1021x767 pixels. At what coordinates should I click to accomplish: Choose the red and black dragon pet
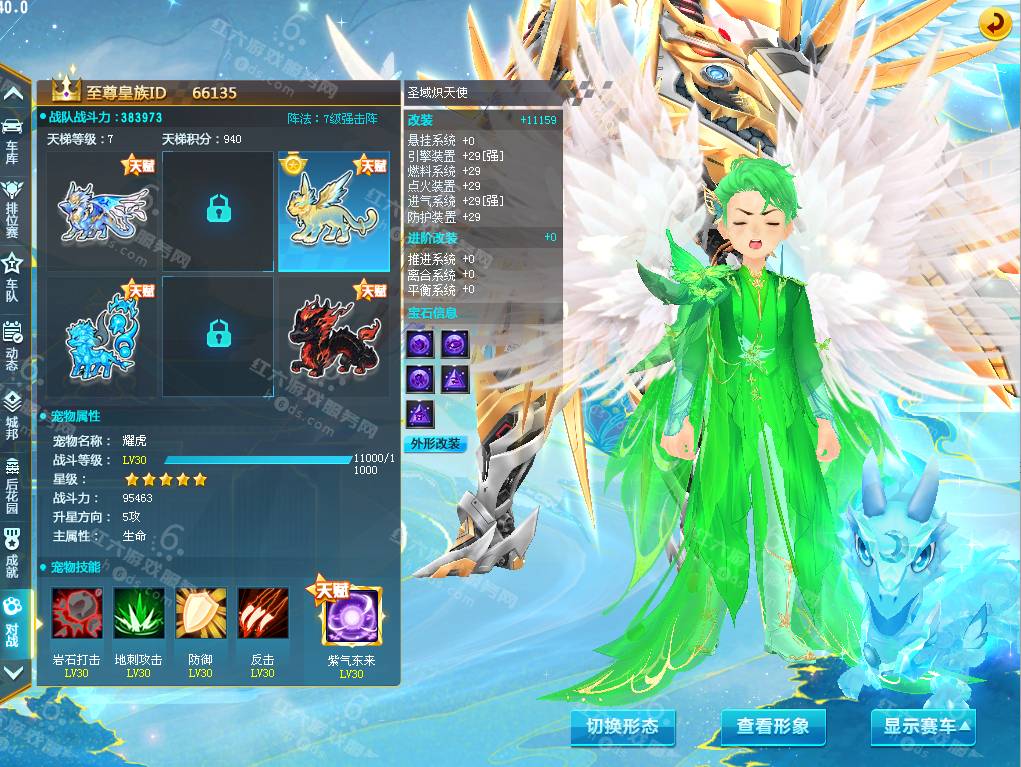[x=333, y=336]
